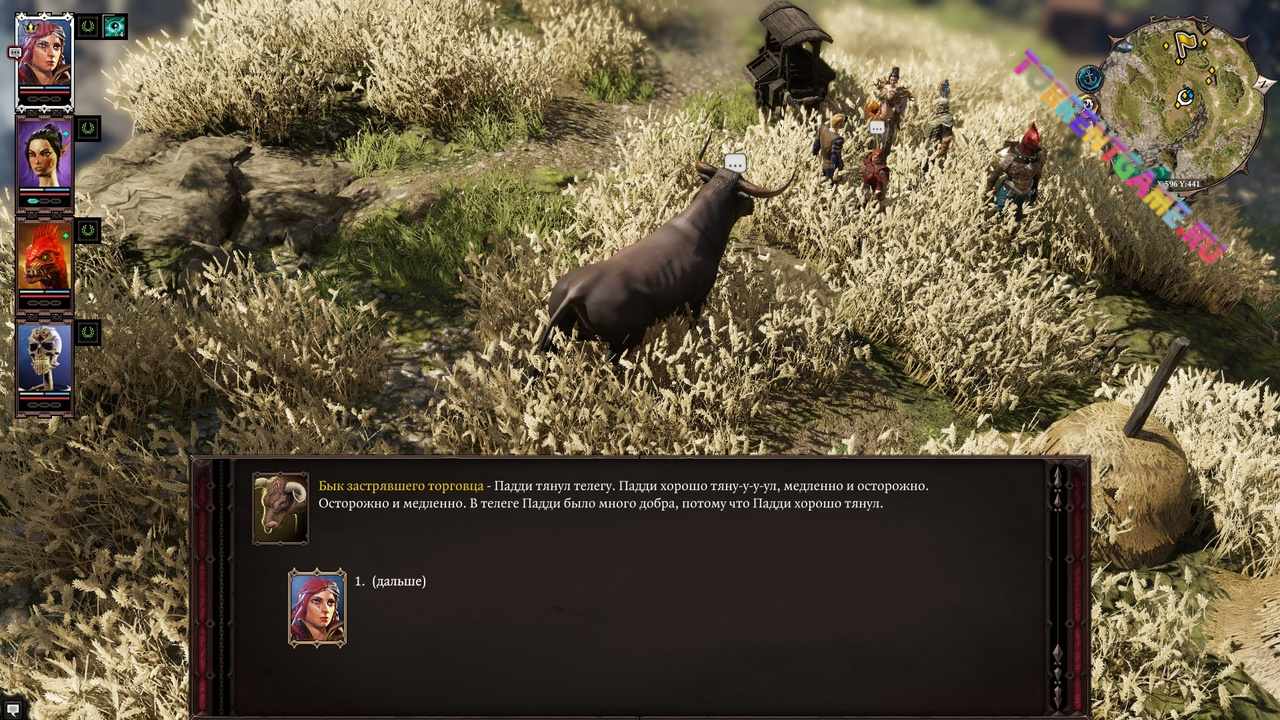Click the bull speaker portrait in dialogue
The width and height of the screenshot is (1280, 720).
tap(280, 508)
